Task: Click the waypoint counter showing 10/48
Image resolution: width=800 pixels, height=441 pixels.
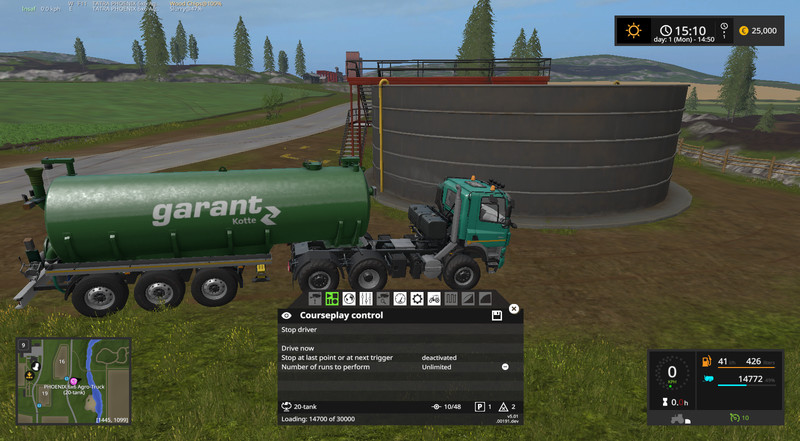Action: (x=447, y=407)
